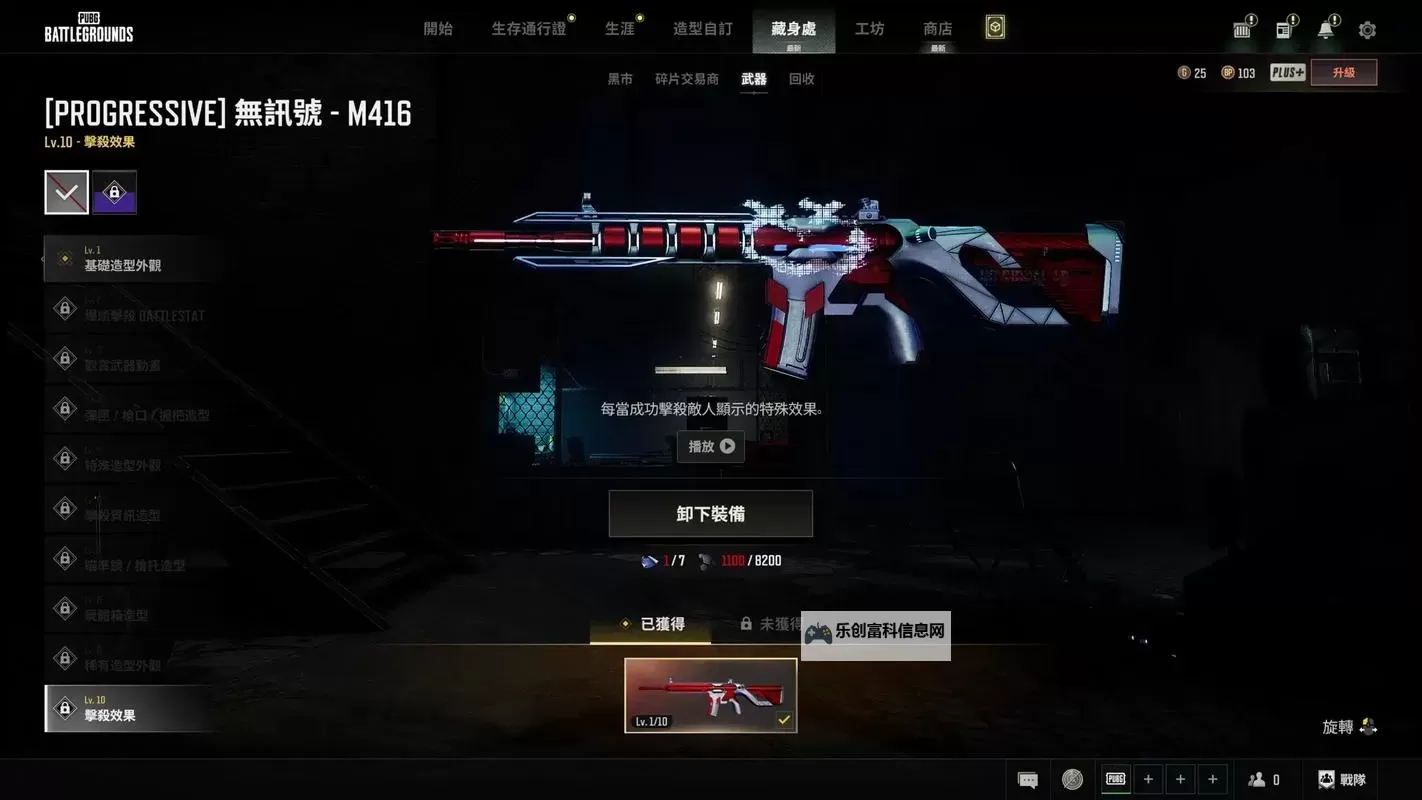This screenshot has height=800, width=1422.
Task: Select the red M416 skin variant swatch
Action: (x=66, y=192)
